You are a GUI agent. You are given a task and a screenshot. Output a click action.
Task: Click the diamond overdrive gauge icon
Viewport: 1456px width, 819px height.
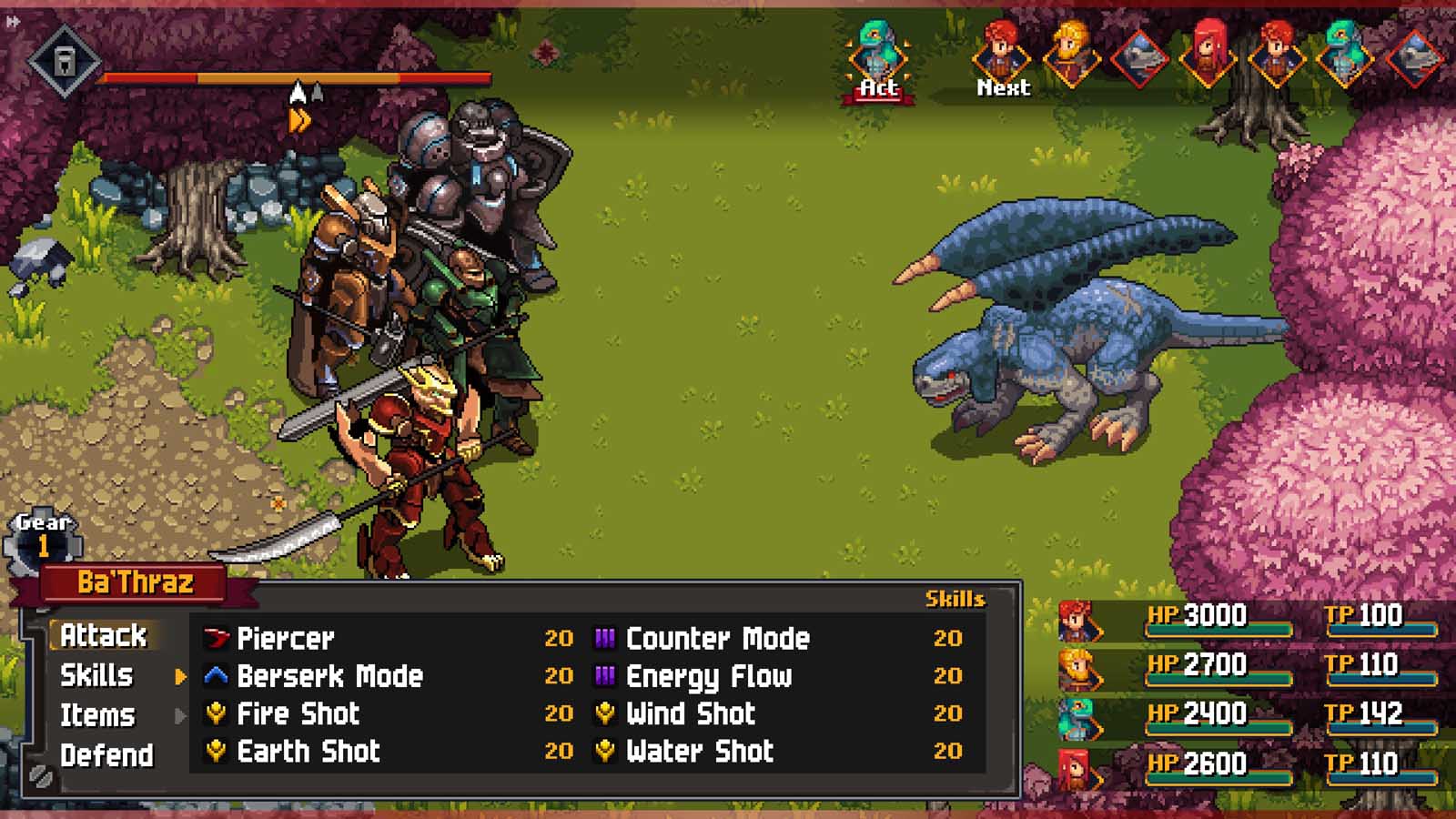click(64, 62)
